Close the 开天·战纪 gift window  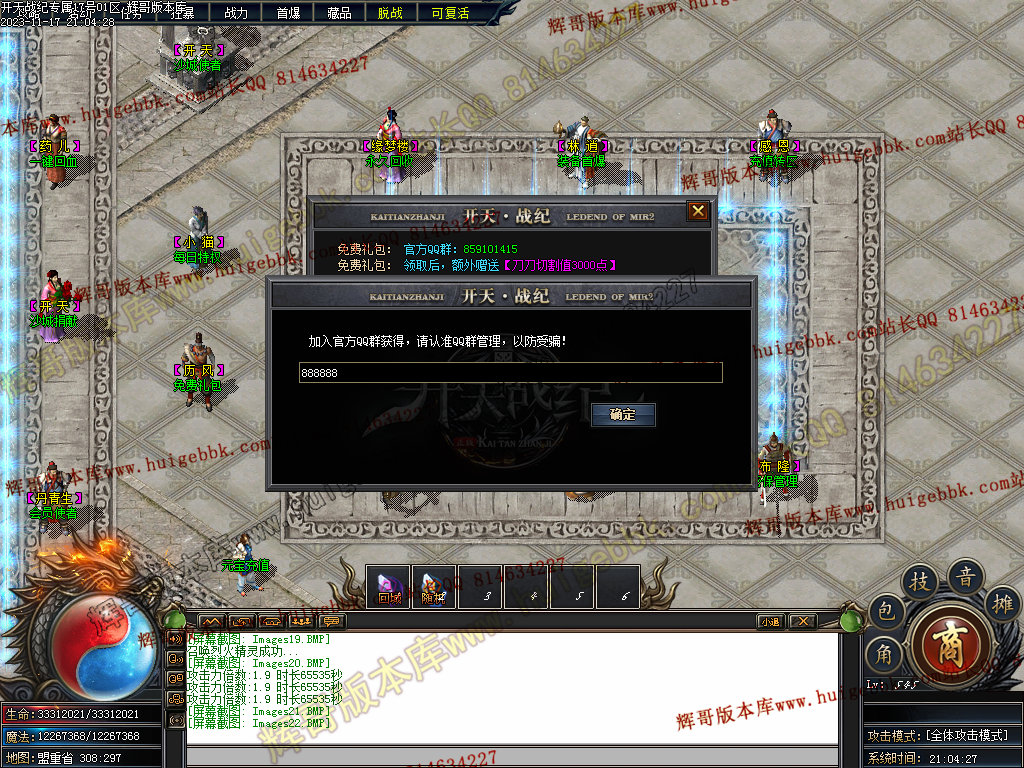point(698,211)
